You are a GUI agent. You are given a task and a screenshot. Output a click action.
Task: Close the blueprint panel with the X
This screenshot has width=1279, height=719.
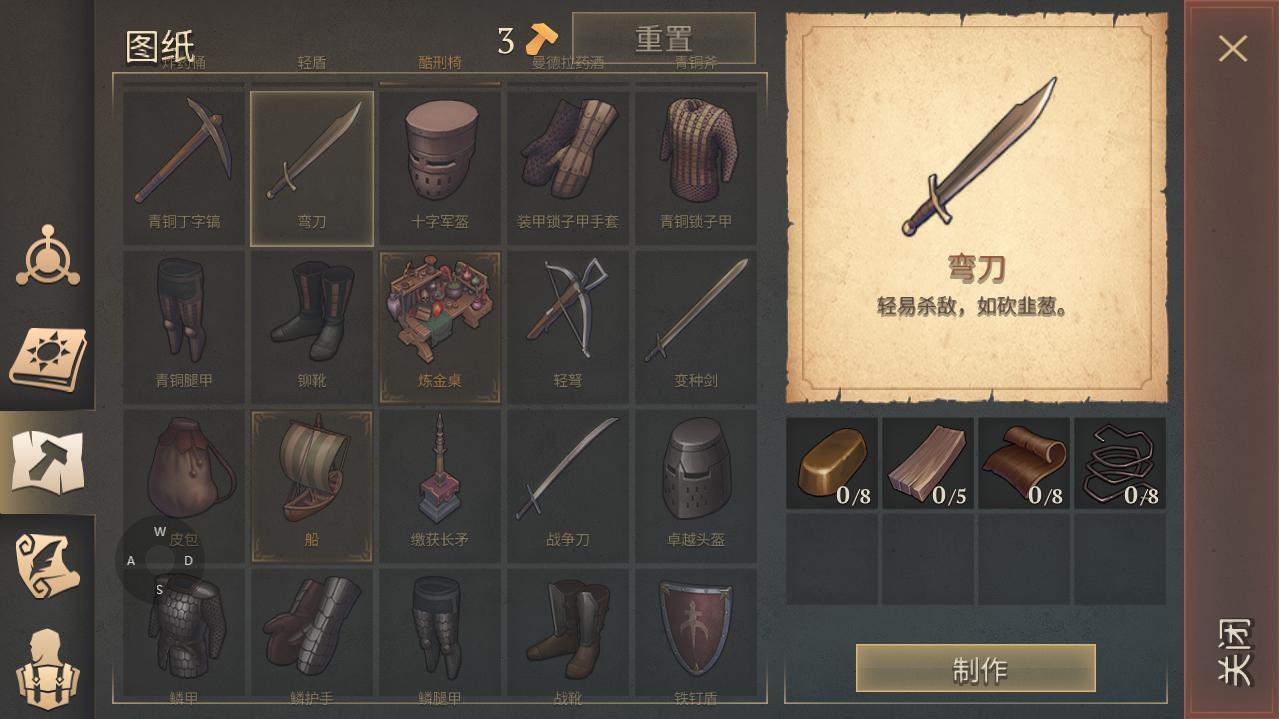pos(1232,48)
